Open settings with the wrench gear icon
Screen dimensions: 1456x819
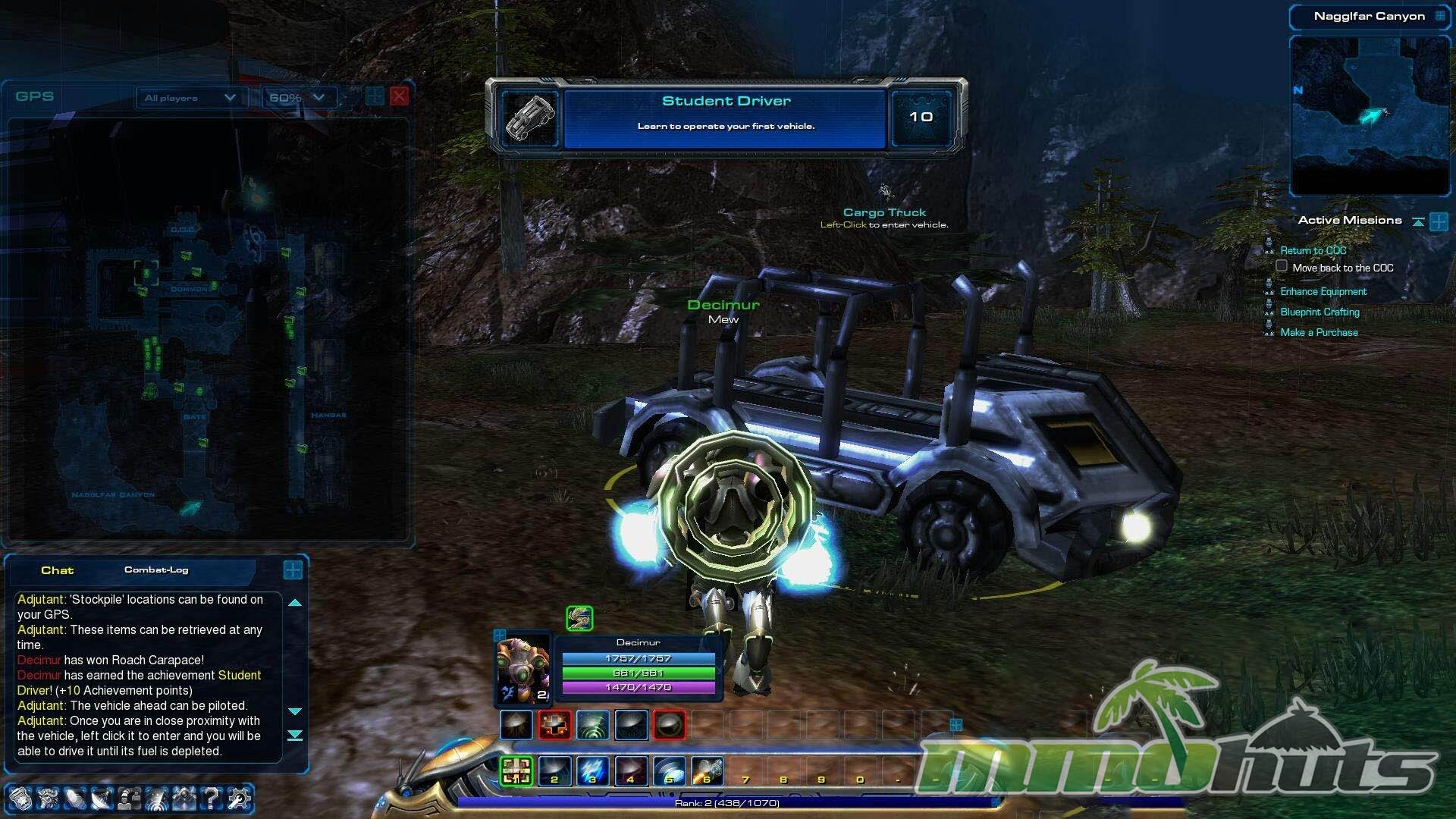point(239,799)
